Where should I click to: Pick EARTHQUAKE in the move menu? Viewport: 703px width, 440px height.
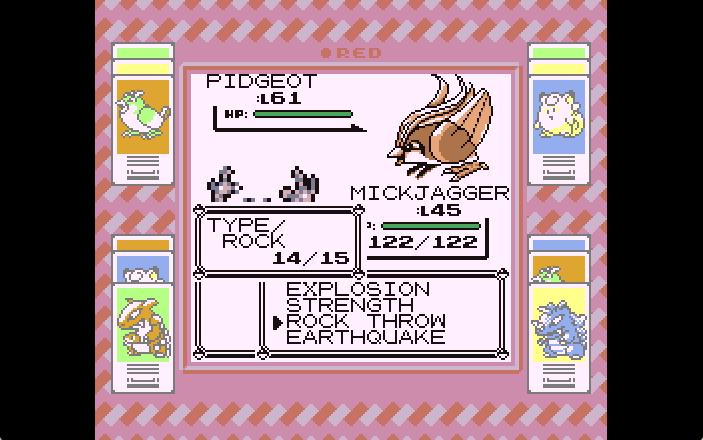(365, 337)
